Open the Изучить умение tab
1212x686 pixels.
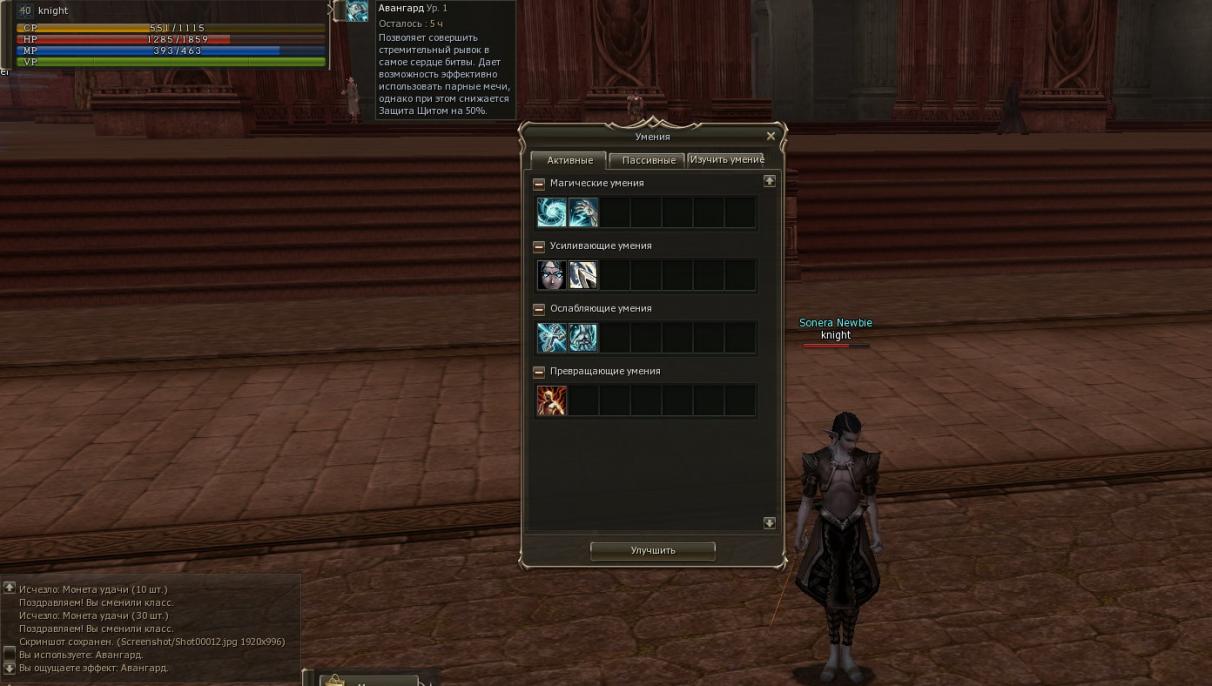pyautogui.click(x=726, y=160)
